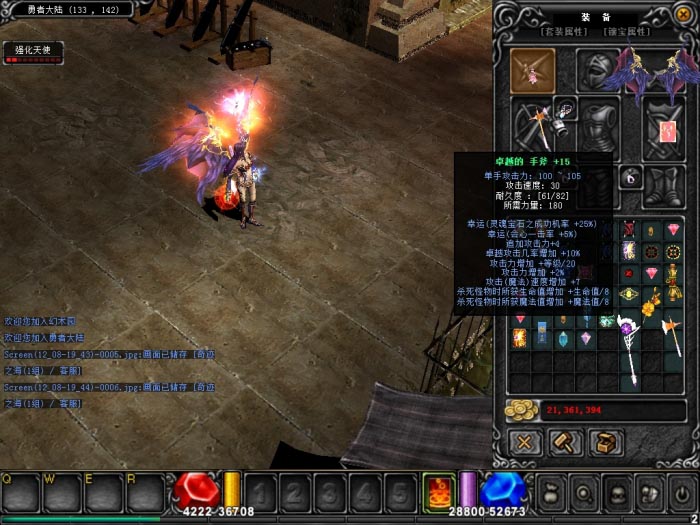Select the Q quick item slot
This screenshot has width=700, height=525.
tap(20, 491)
